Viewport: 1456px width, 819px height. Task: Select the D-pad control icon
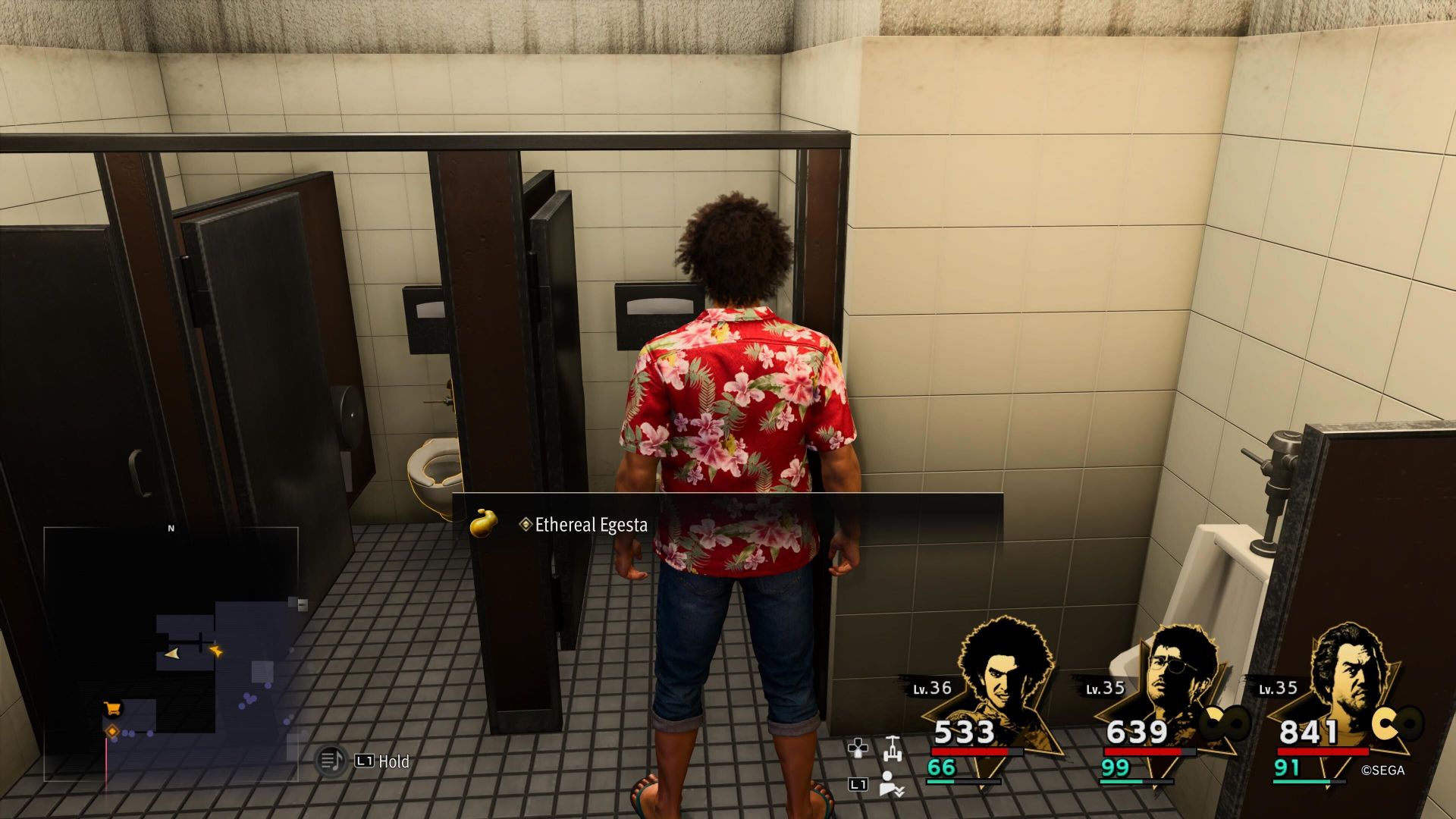click(x=858, y=747)
